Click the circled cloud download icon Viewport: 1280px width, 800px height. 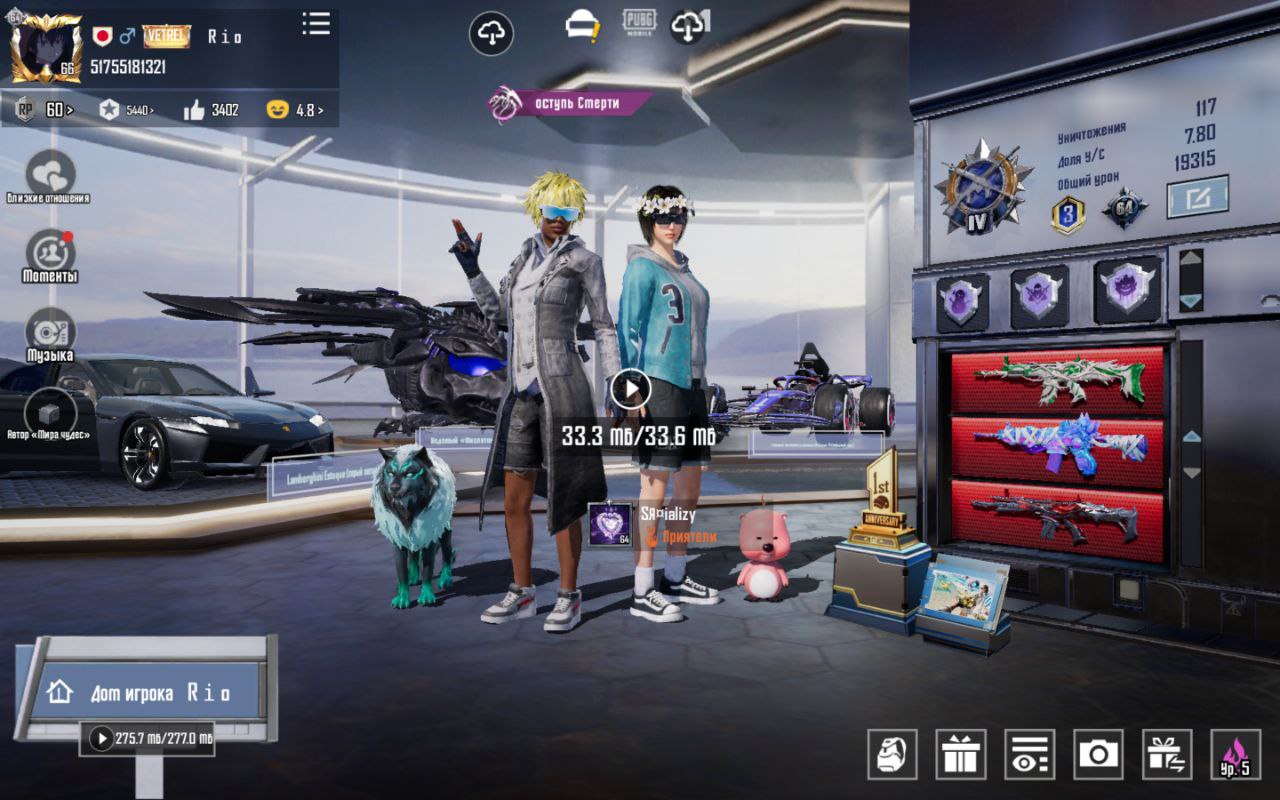pos(491,34)
